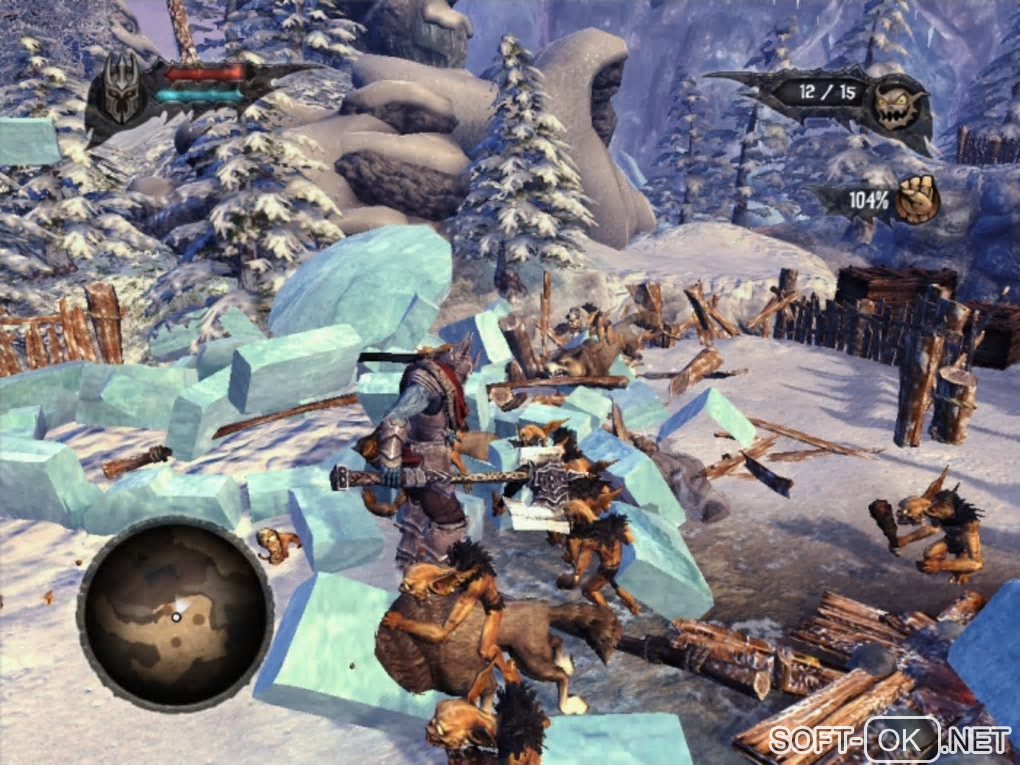
Task: Click the circular minimap
Action: point(175,616)
